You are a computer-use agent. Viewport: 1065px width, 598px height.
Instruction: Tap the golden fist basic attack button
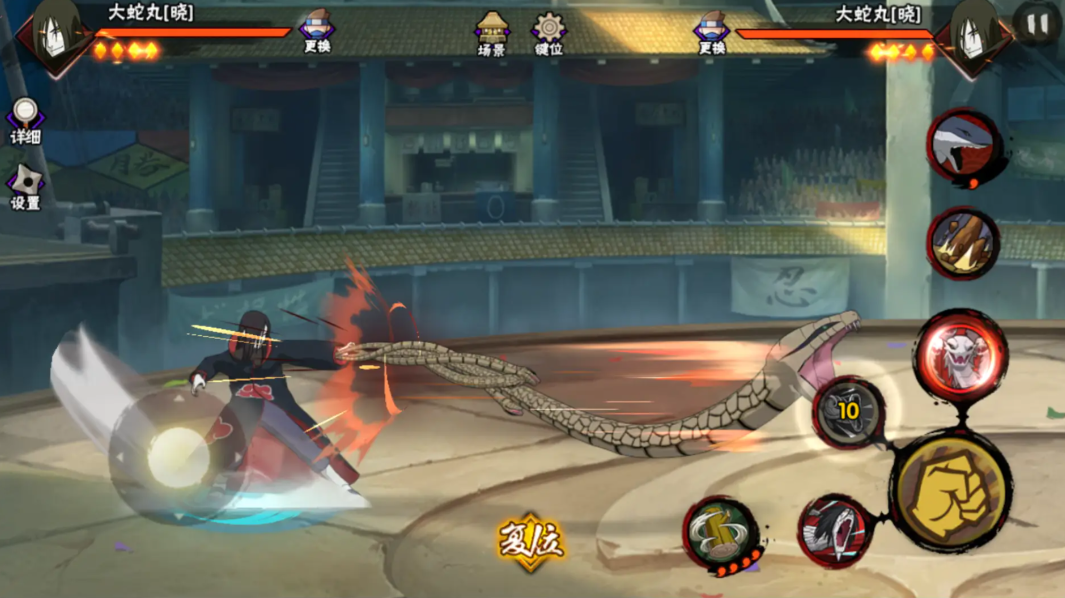click(x=949, y=491)
